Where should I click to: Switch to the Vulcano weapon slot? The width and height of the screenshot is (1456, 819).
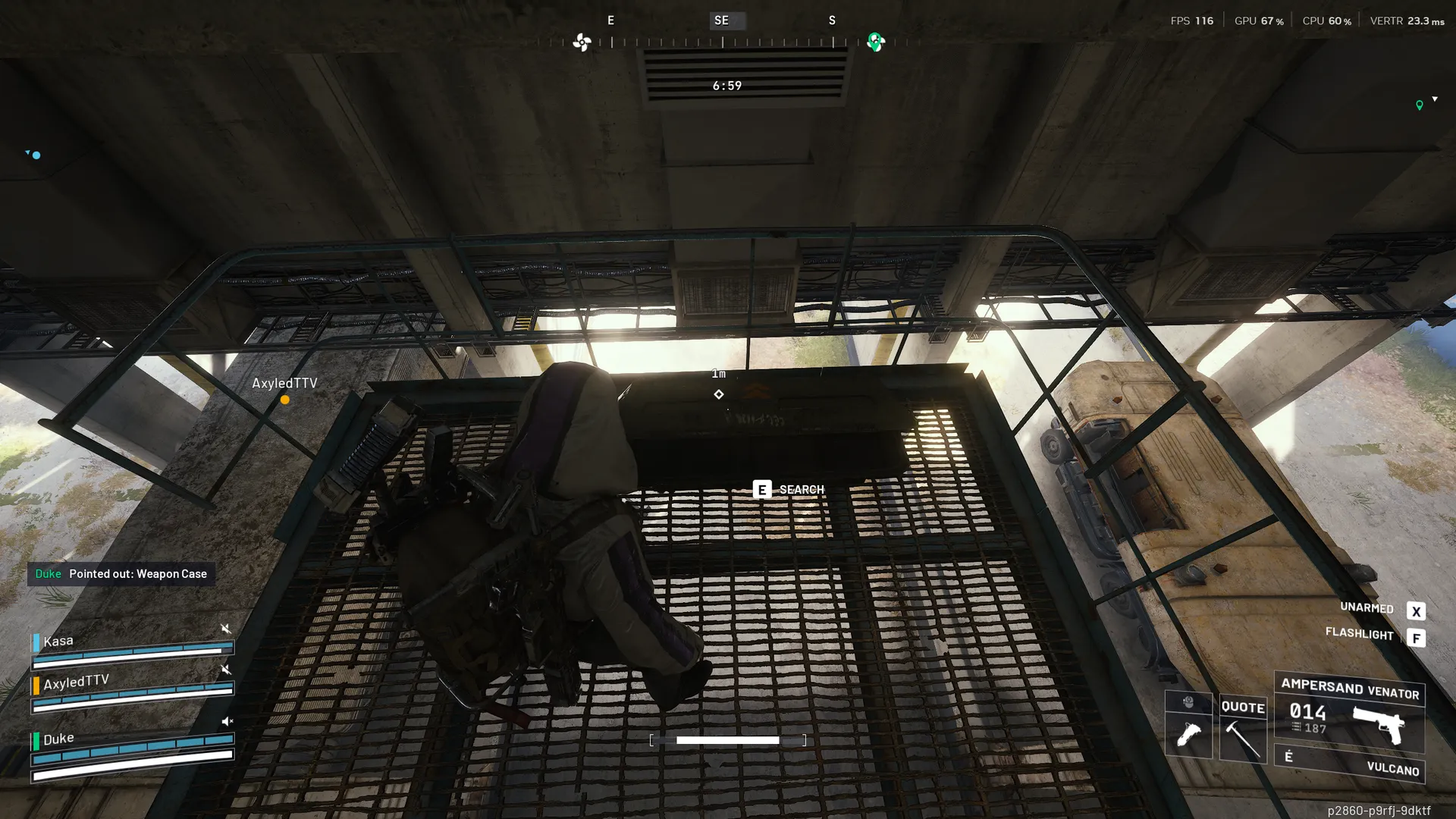1349,764
